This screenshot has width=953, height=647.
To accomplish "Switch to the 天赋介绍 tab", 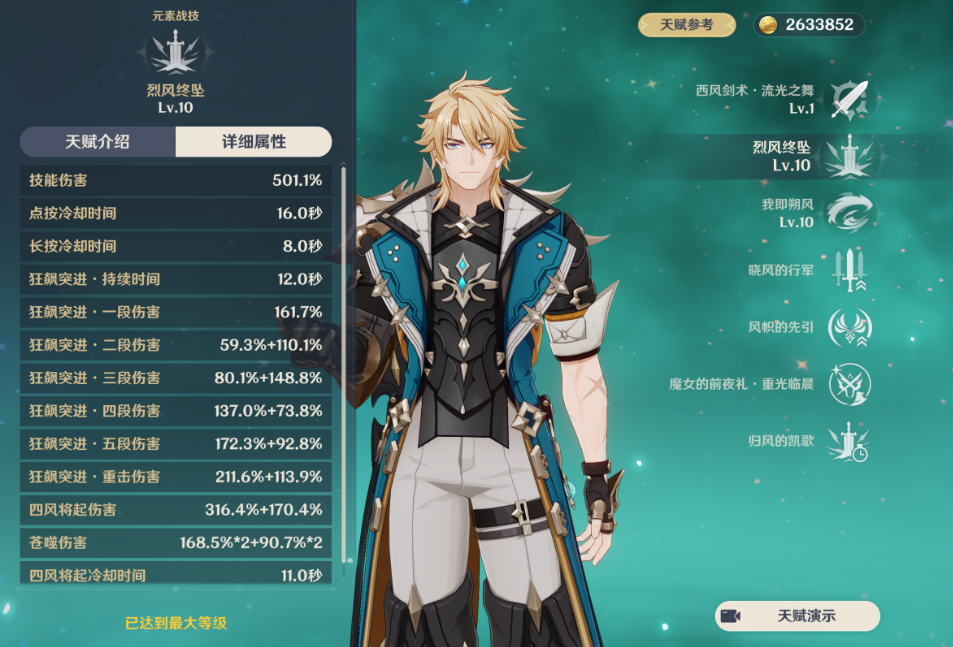I will [x=98, y=142].
